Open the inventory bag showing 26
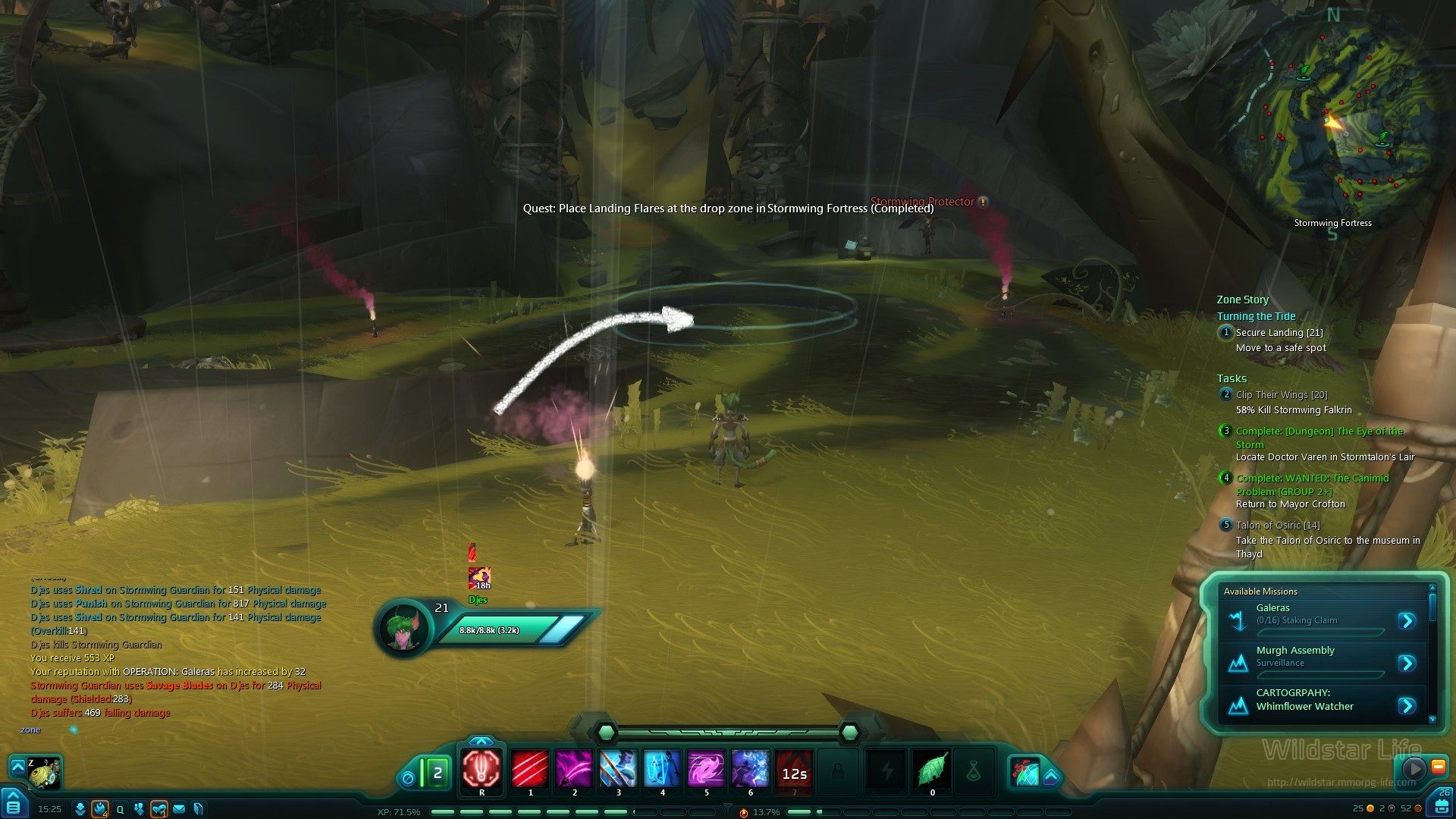Image resolution: width=1456 pixels, height=819 pixels. click(x=1442, y=804)
